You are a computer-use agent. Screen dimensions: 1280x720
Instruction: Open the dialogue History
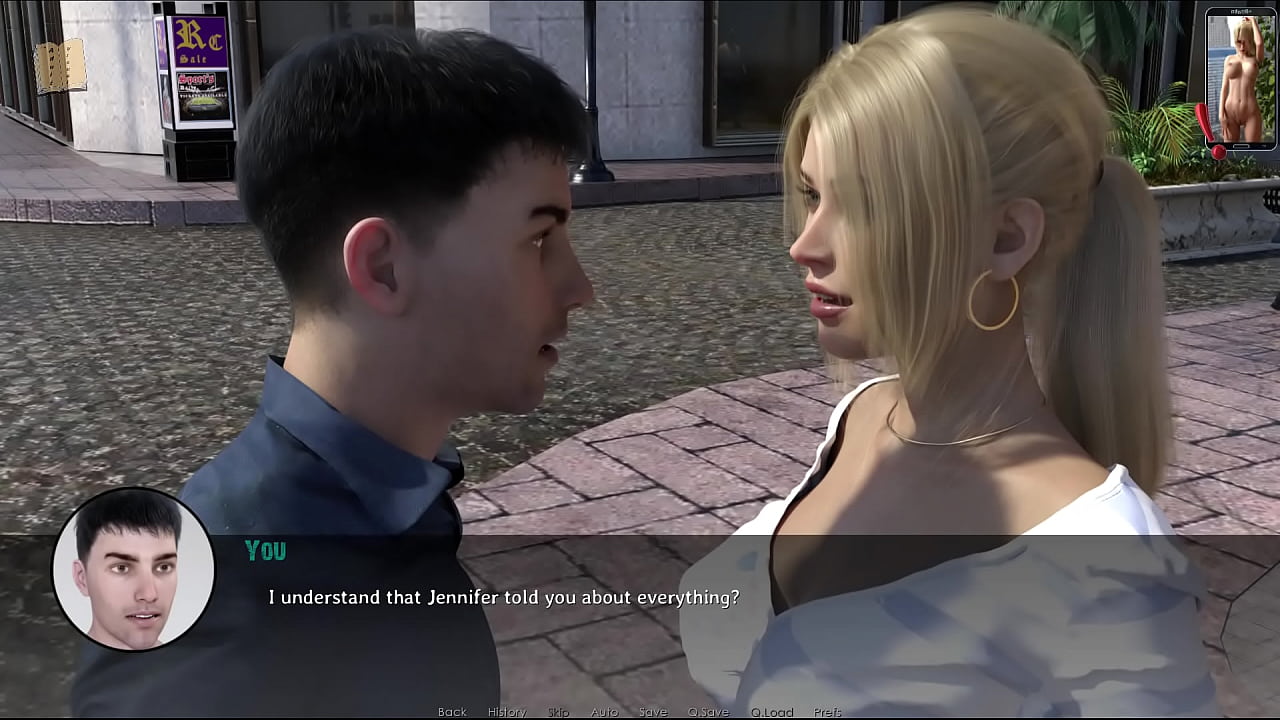[x=506, y=712]
